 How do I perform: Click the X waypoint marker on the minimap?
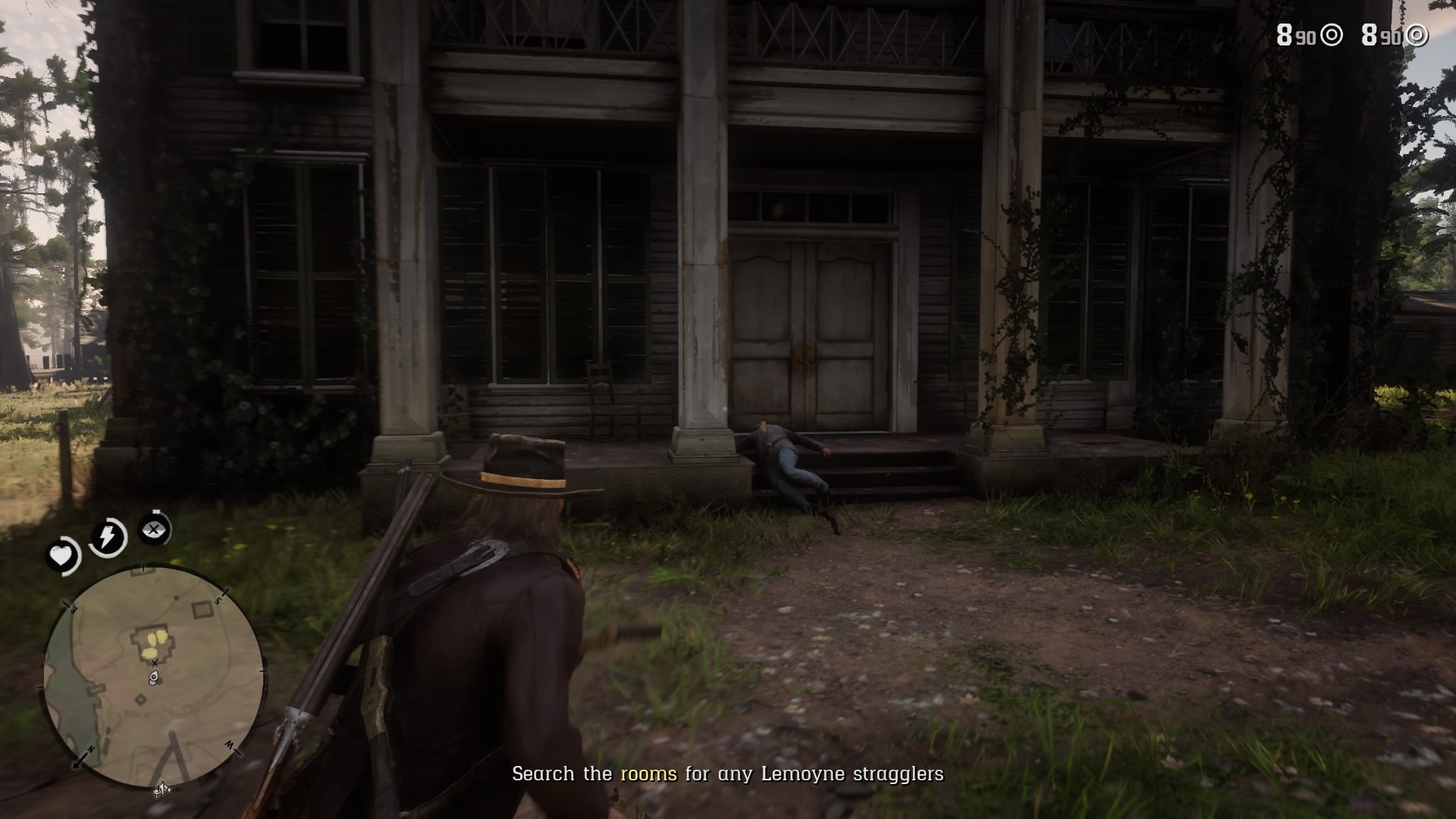[x=155, y=662]
